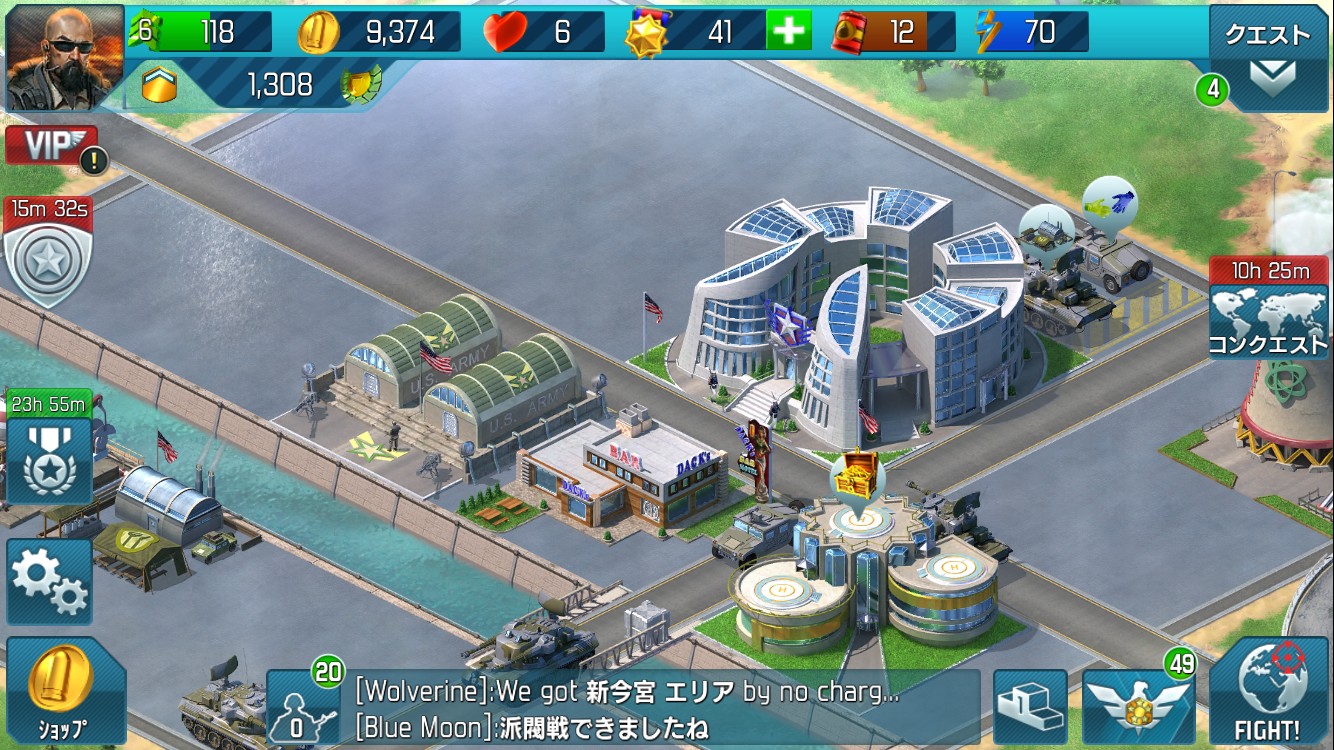Open the gear settings menu
The height and width of the screenshot is (750, 1334).
(49, 582)
